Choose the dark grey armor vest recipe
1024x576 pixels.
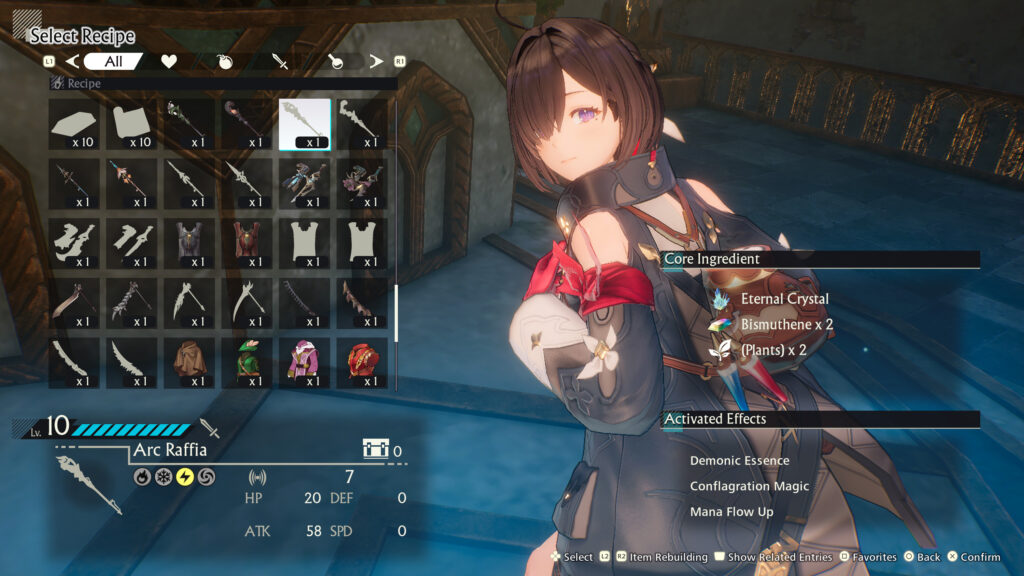(x=189, y=243)
